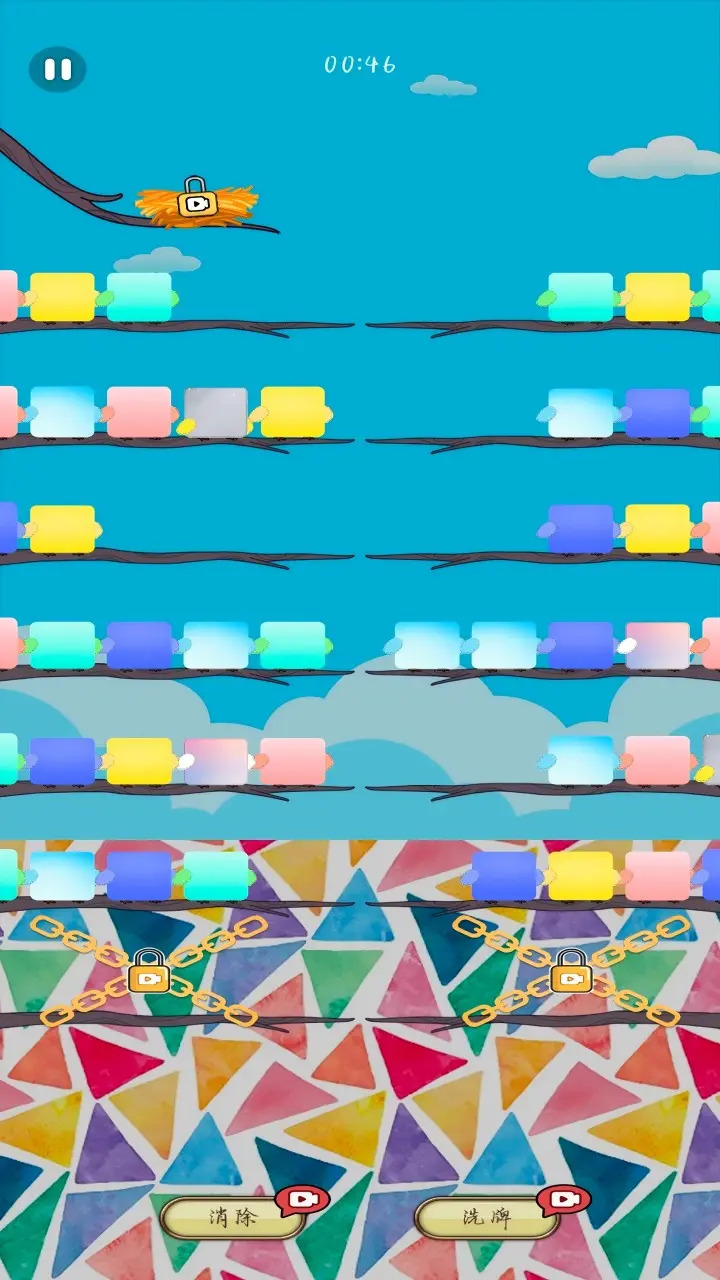Tap the padlock on the right chained branch
Screen dimensions: 720x1280
[x=571, y=971]
